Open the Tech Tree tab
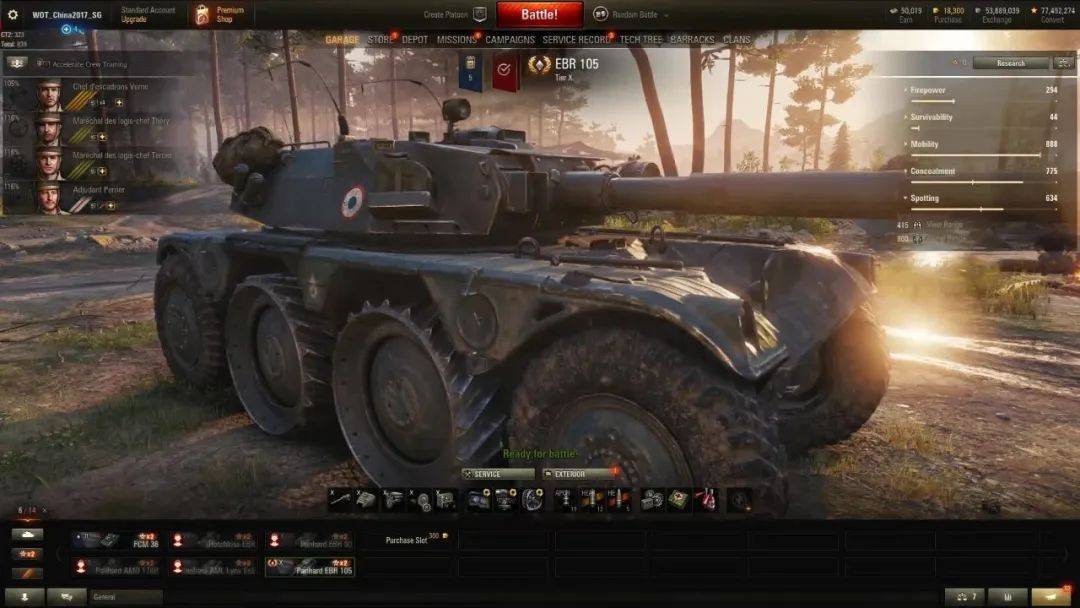Image resolution: width=1080 pixels, height=608 pixels. [641, 40]
